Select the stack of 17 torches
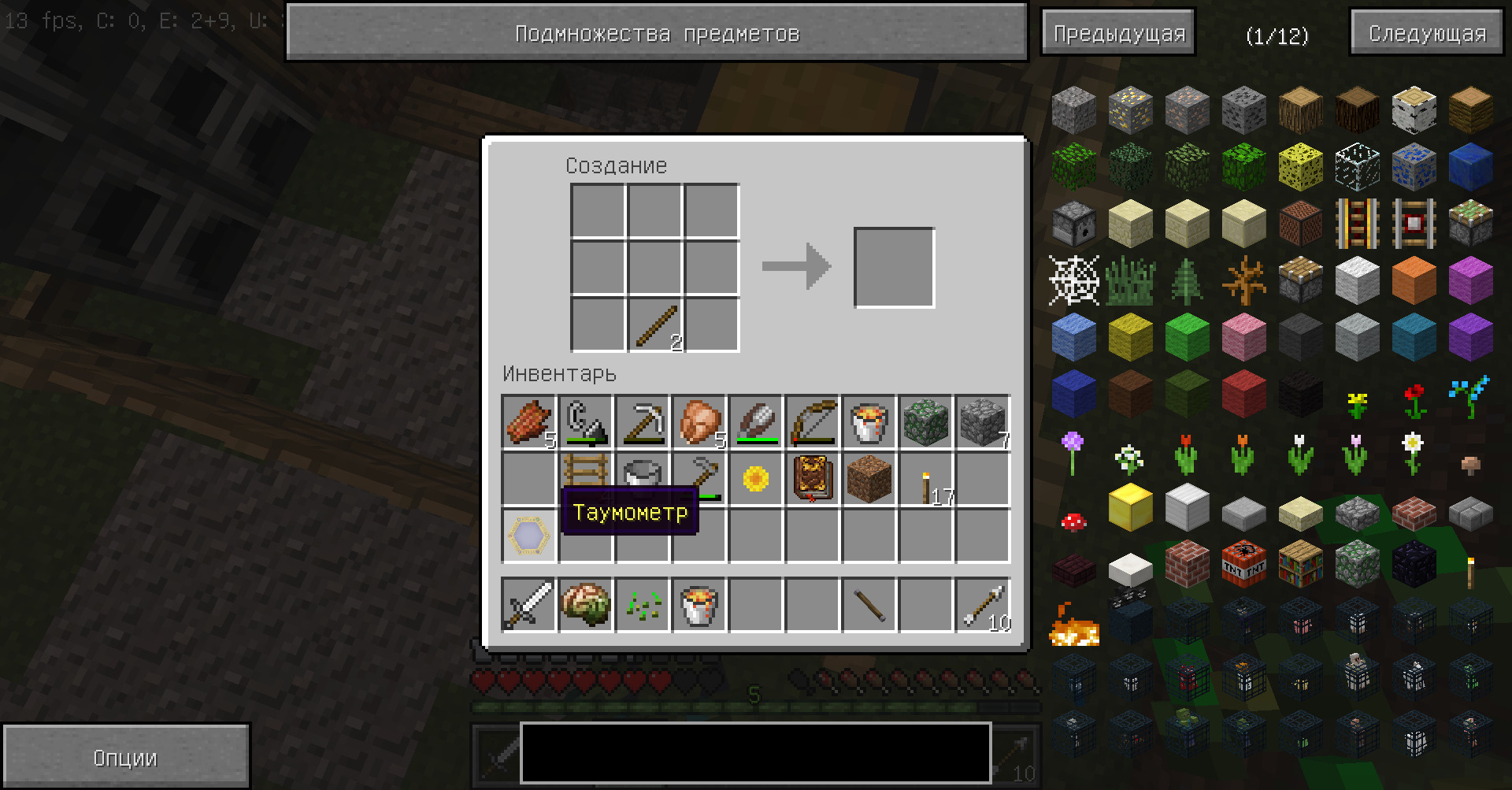1512x790 pixels. point(927,480)
